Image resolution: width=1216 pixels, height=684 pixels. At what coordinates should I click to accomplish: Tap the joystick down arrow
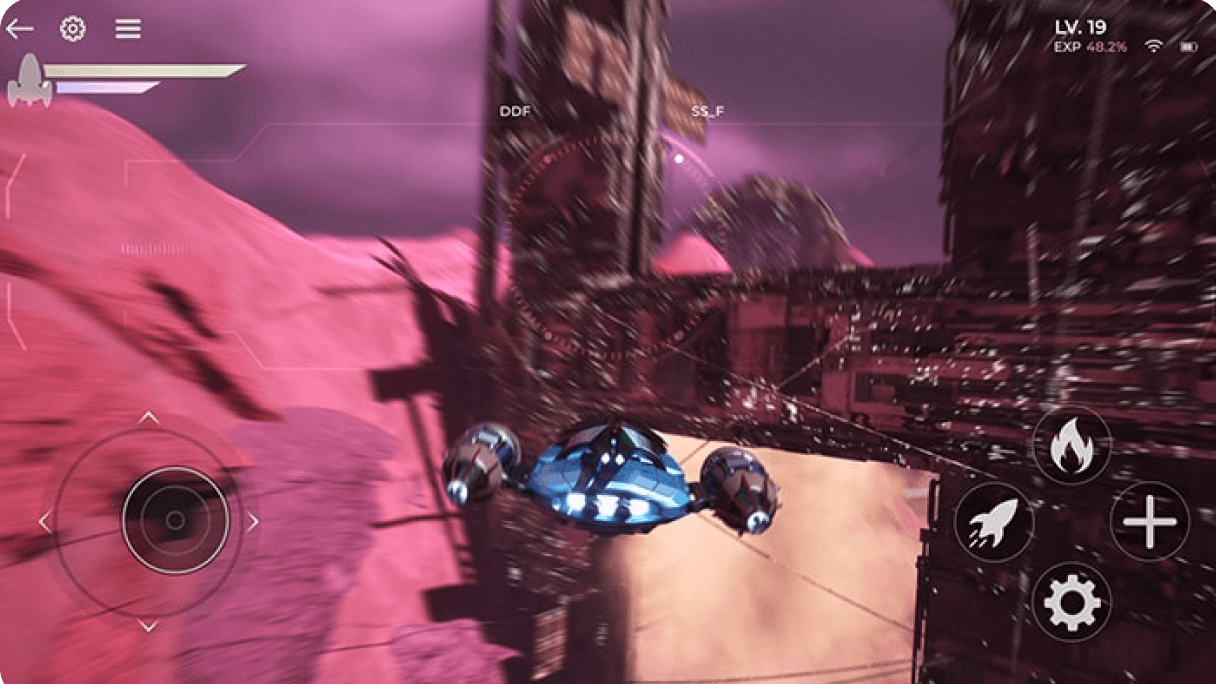pos(148,627)
